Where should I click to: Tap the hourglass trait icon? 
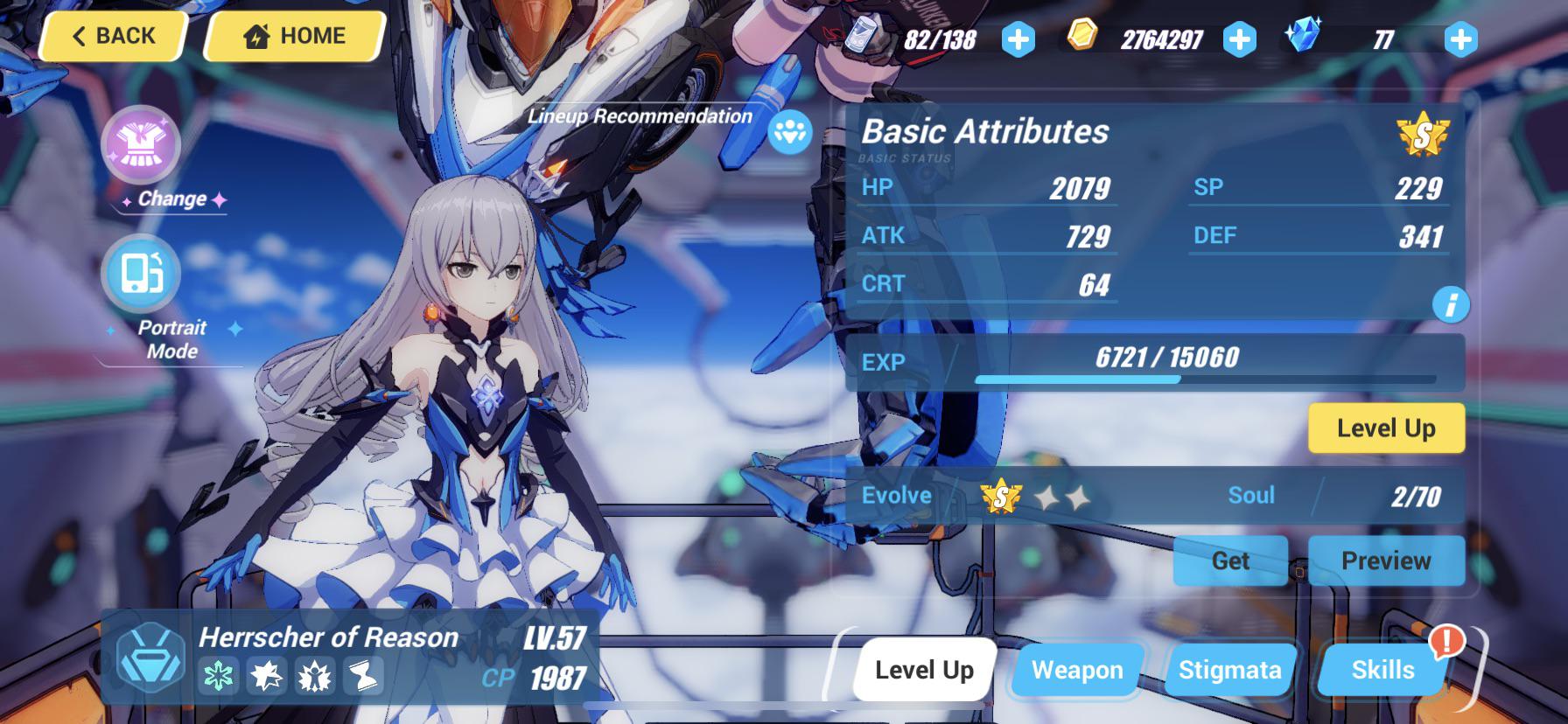click(362, 677)
